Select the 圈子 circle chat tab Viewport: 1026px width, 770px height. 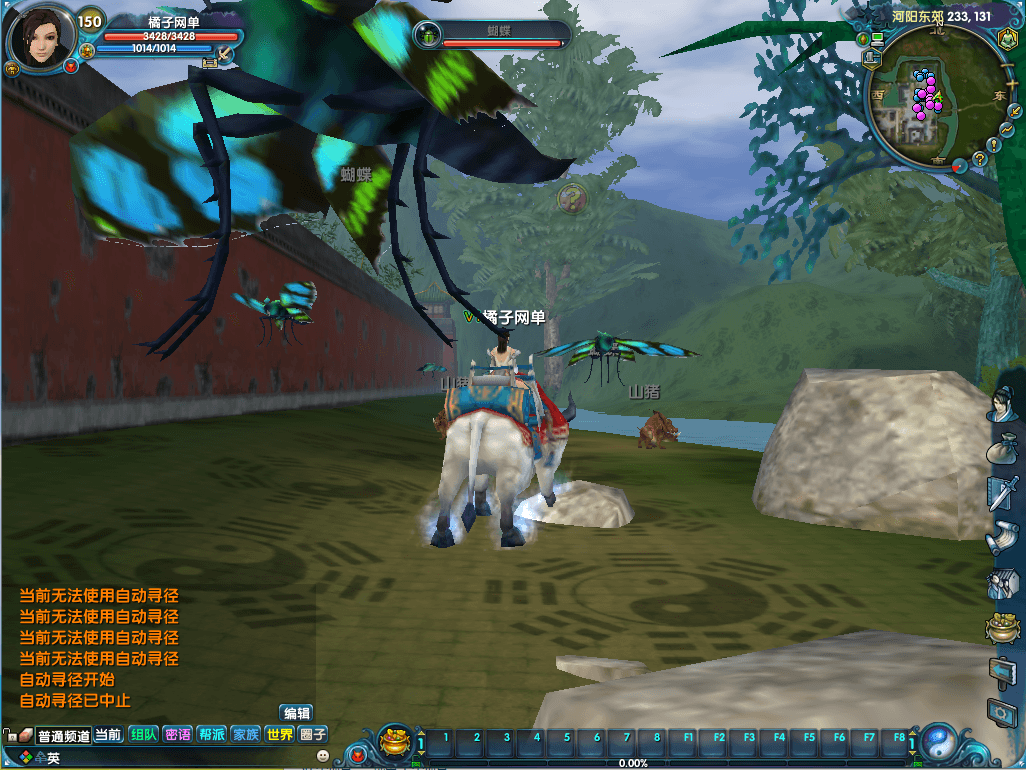pos(313,735)
